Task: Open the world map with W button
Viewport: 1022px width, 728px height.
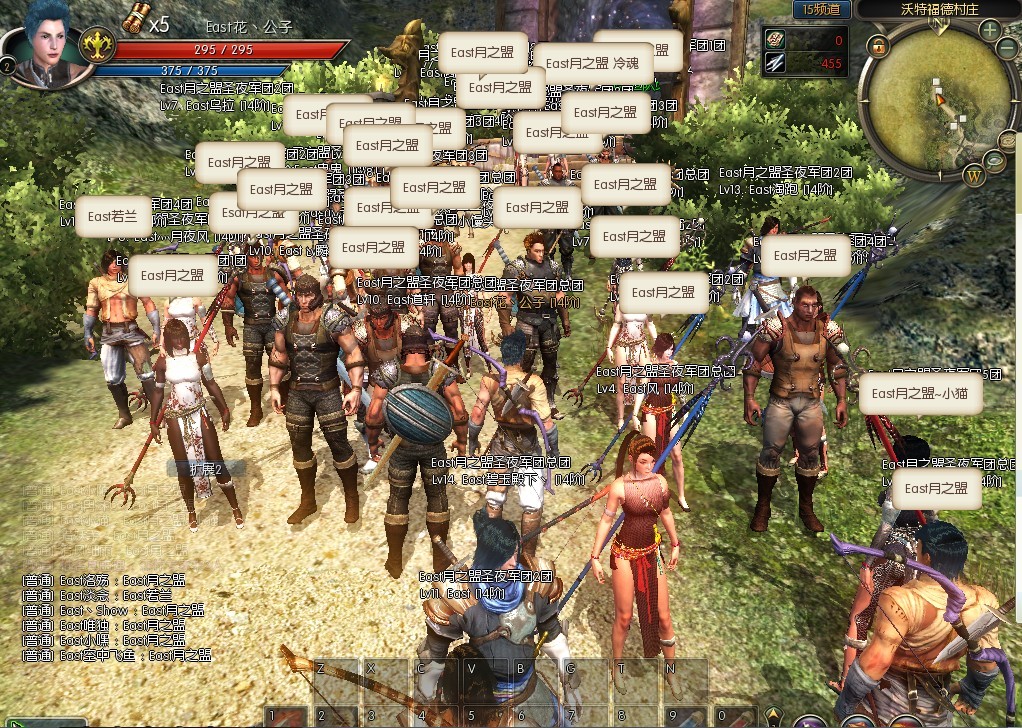Action: click(x=974, y=178)
